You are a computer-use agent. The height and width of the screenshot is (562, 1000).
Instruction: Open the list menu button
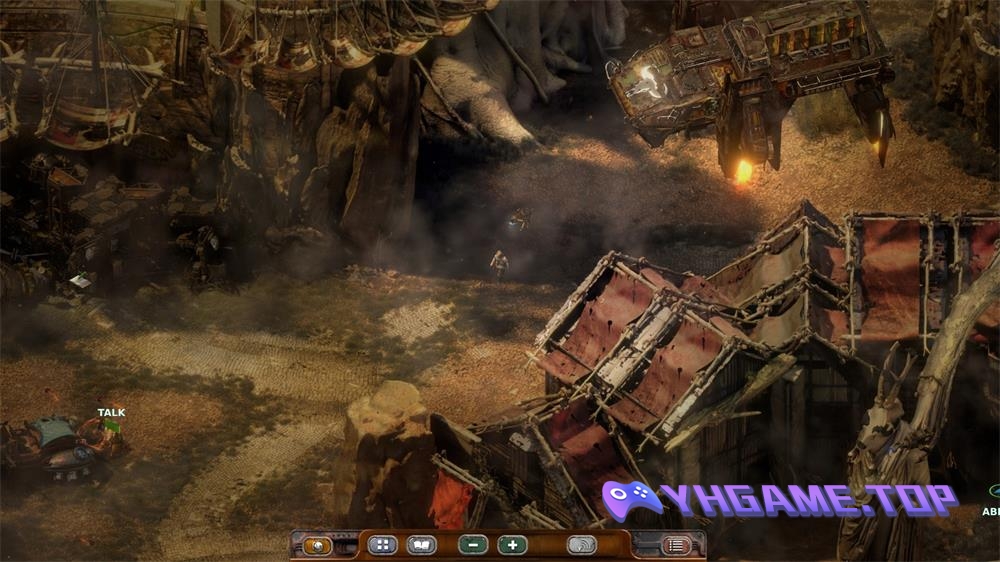(x=676, y=546)
